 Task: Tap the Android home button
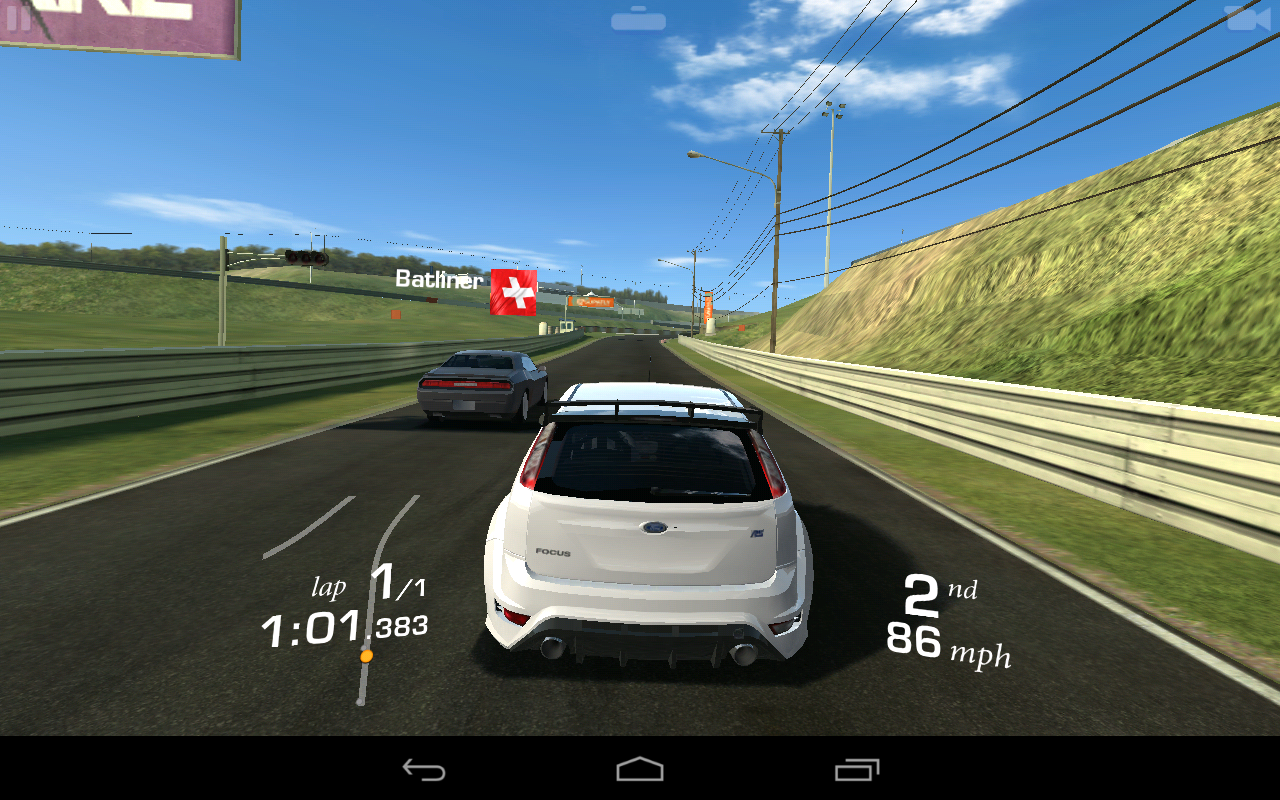(640, 770)
